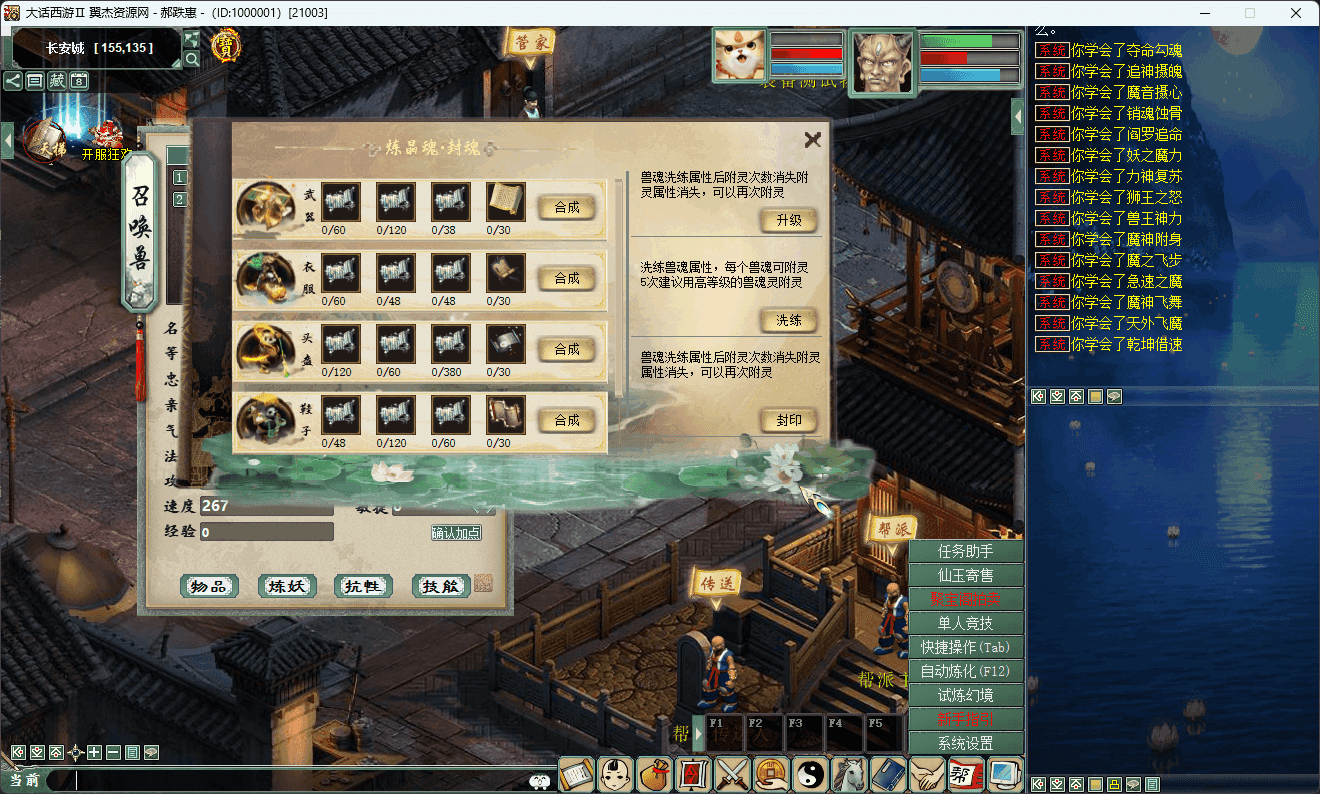Click 合成 in the 武器 row

567,207
